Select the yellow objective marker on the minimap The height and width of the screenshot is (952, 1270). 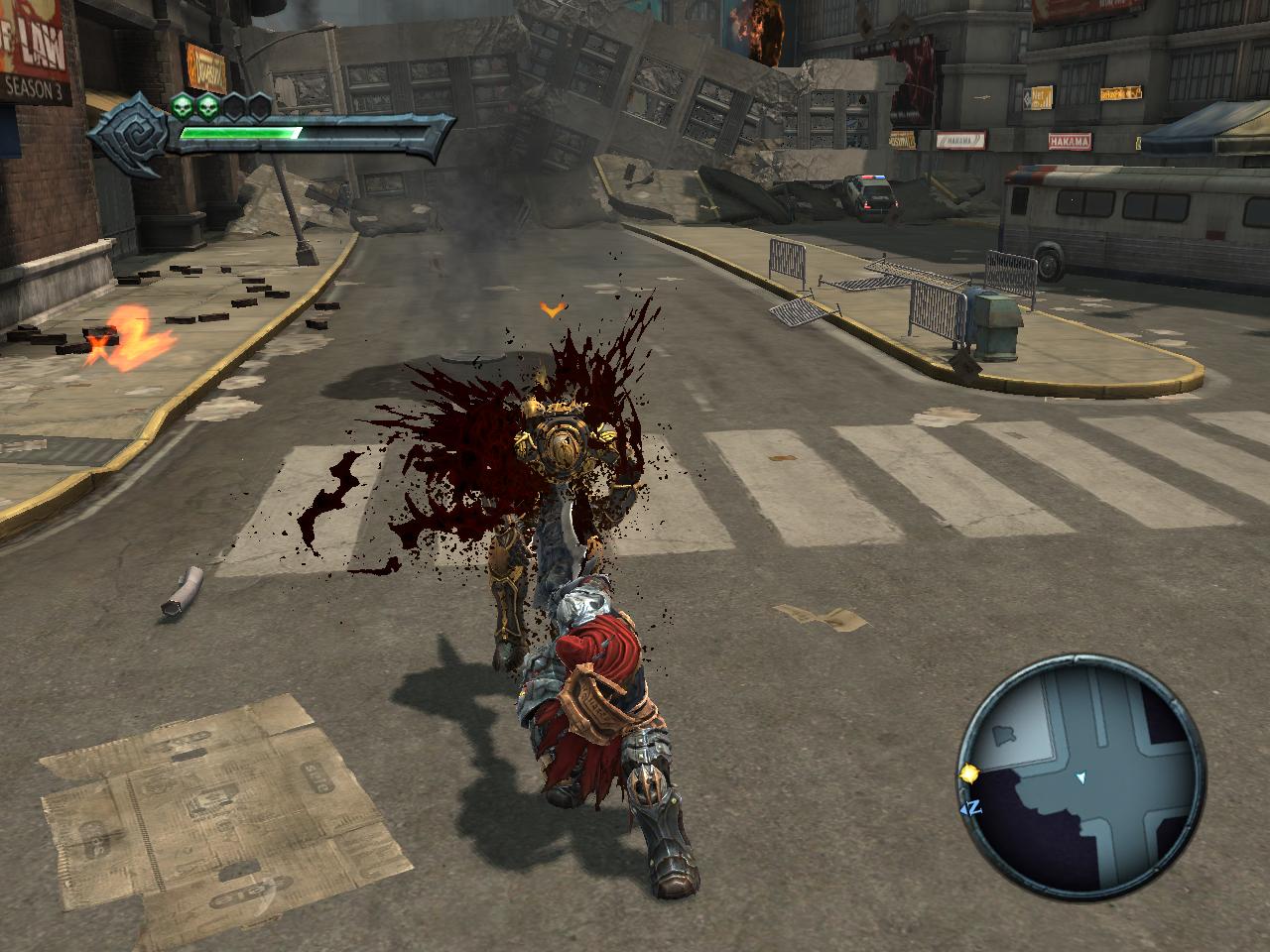point(967,773)
